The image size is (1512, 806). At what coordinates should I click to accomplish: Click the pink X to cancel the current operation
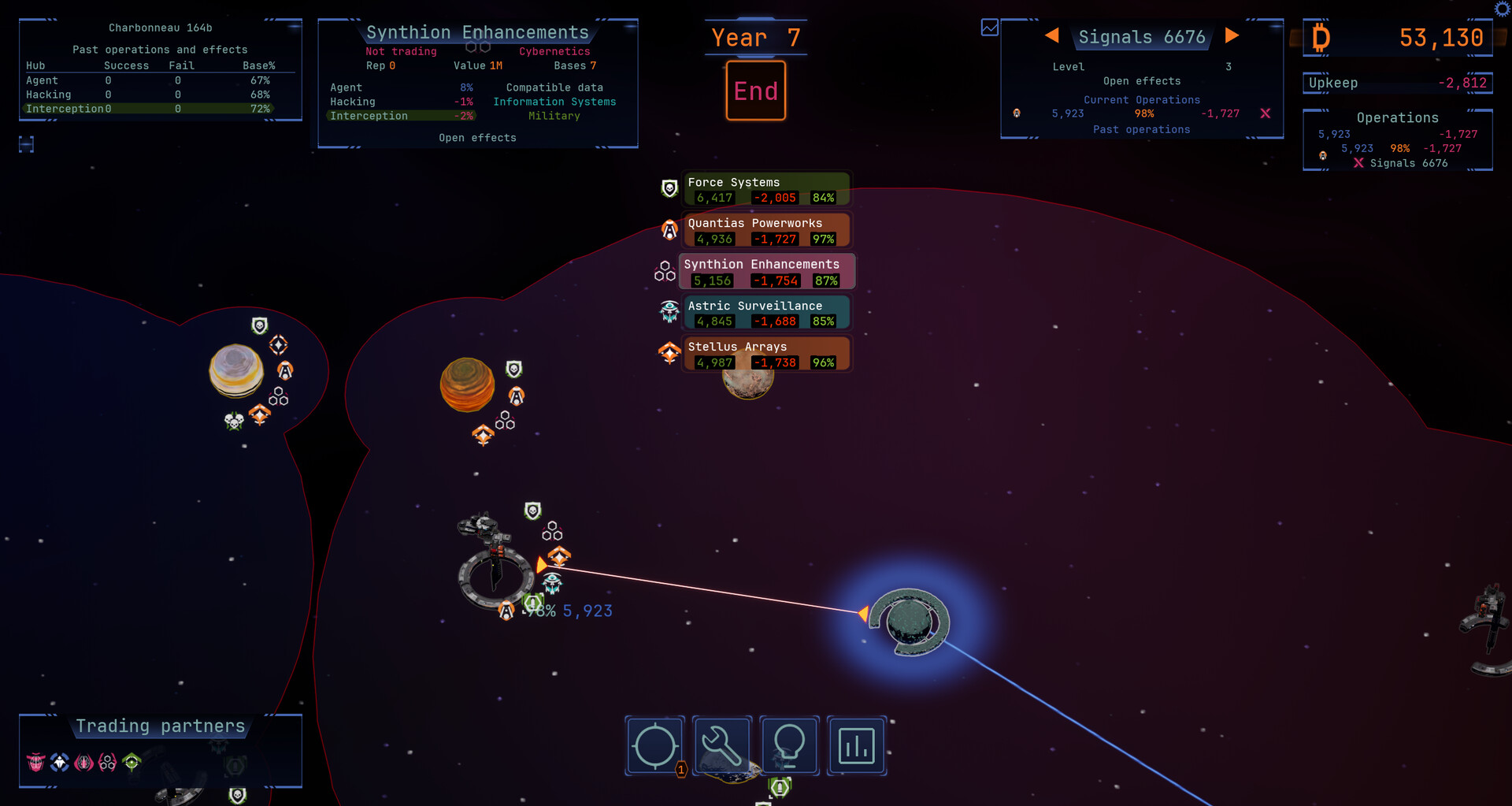[1266, 113]
